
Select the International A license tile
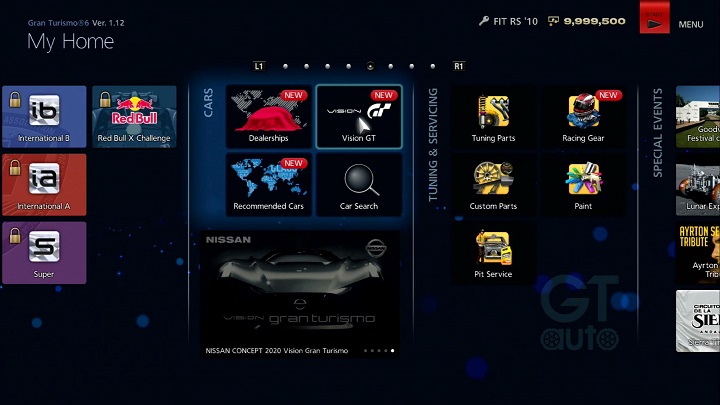tap(44, 184)
